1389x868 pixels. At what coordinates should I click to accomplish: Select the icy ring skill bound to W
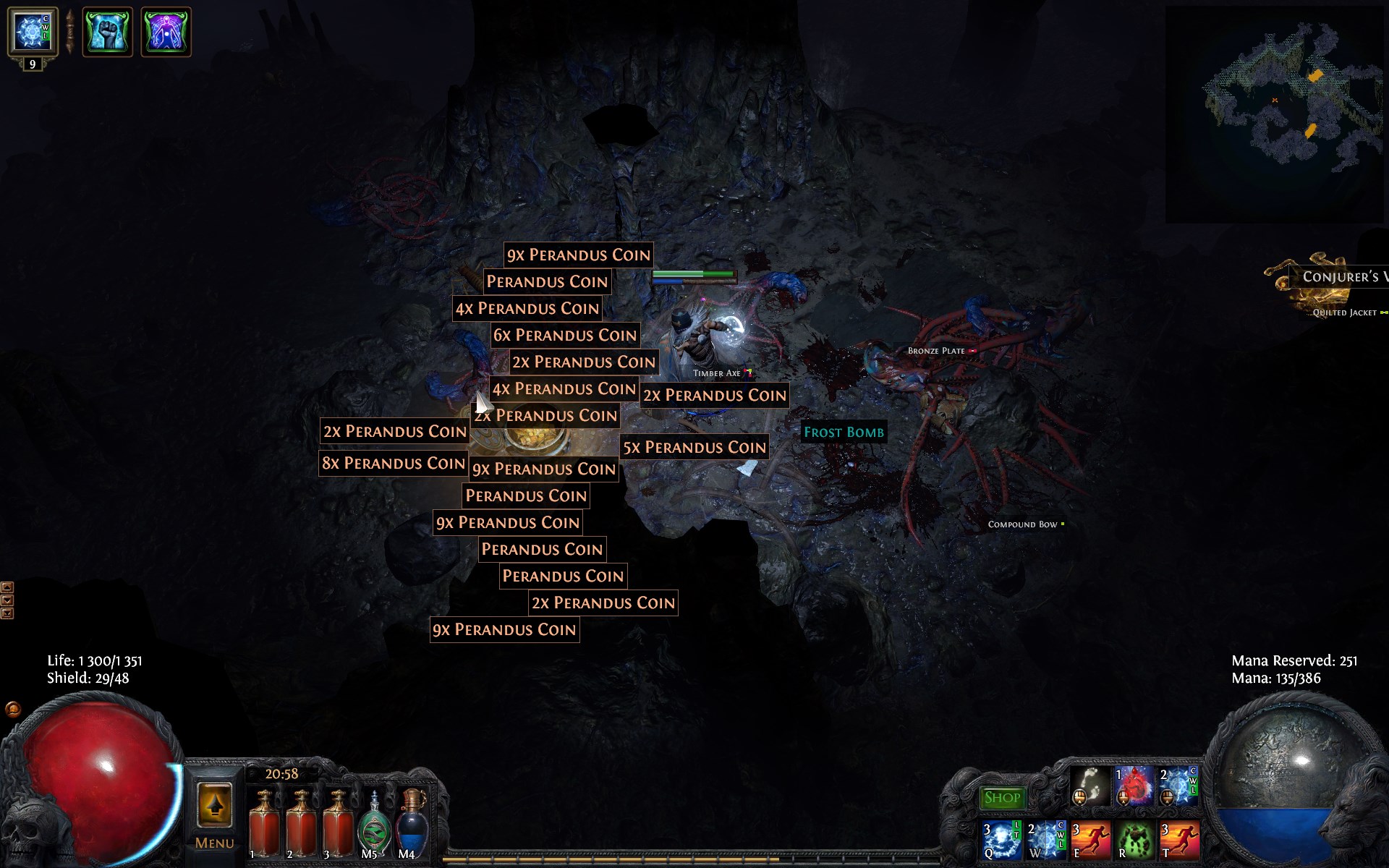coord(1046,839)
